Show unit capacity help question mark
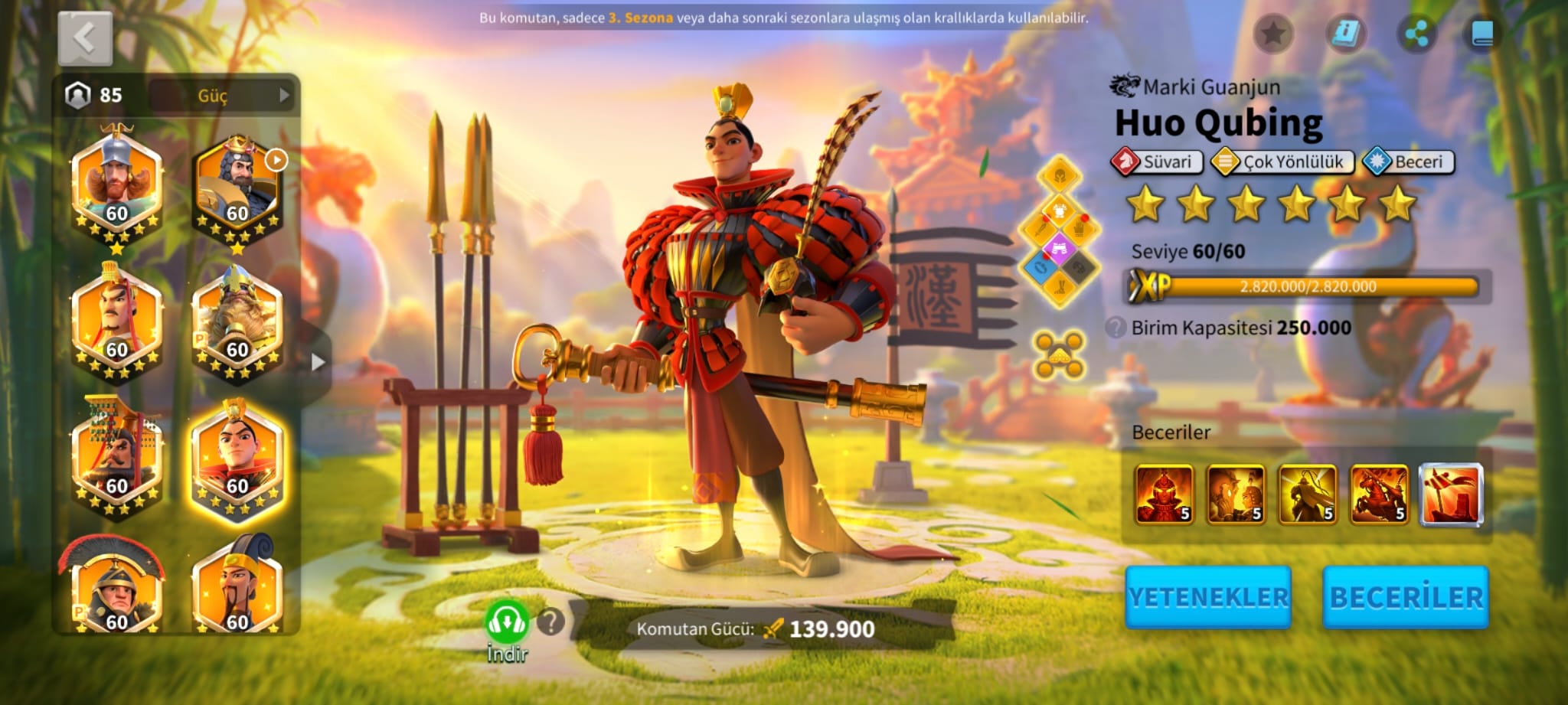The image size is (1568, 705). (x=1116, y=328)
